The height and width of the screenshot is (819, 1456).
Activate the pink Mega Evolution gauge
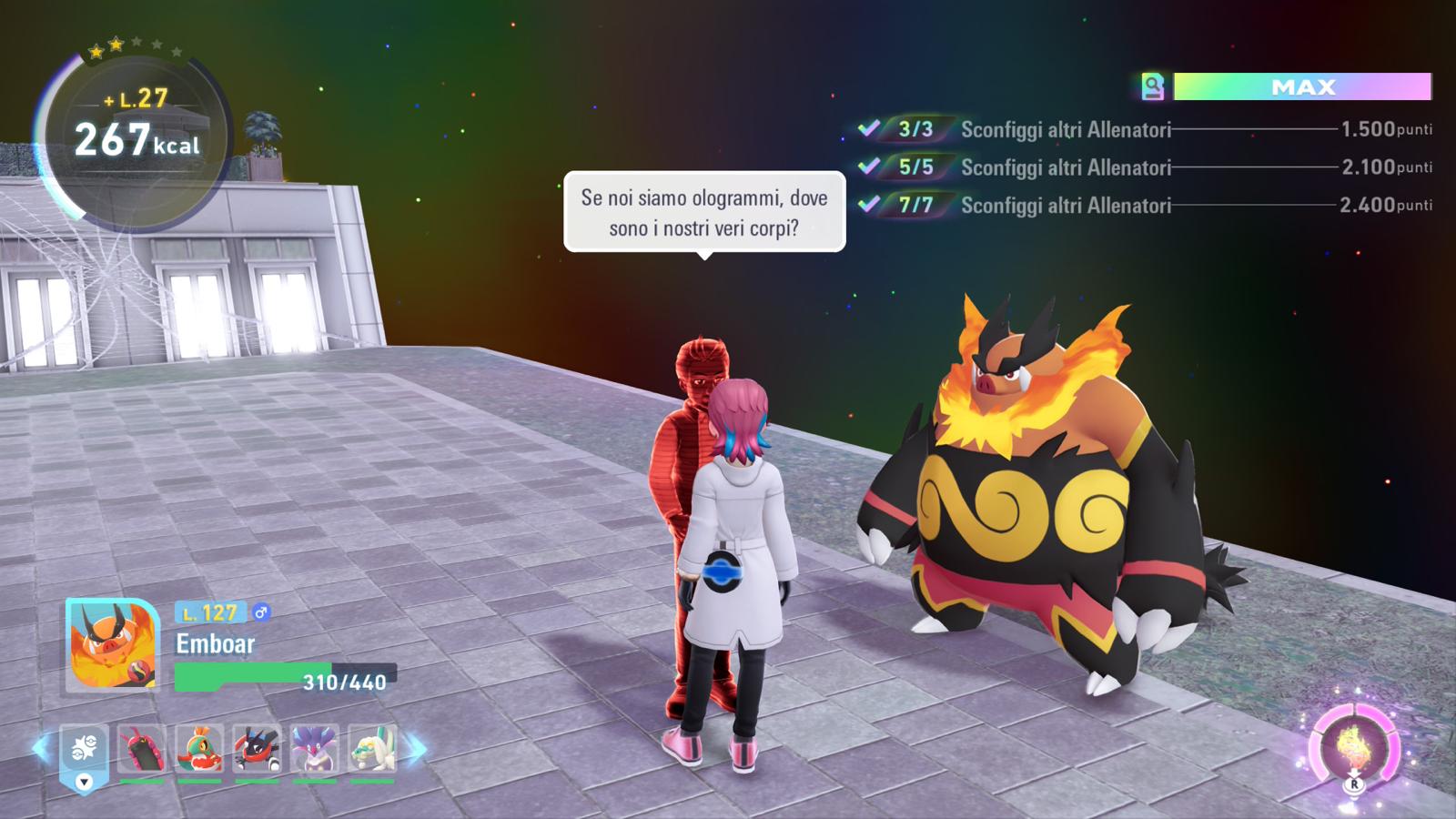pos(1353,748)
